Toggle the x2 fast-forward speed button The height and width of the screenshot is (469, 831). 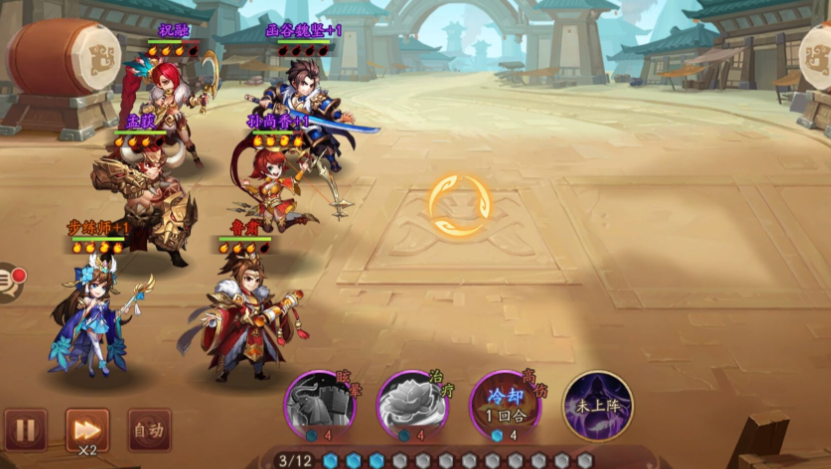pyautogui.click(x=87, y=429)
